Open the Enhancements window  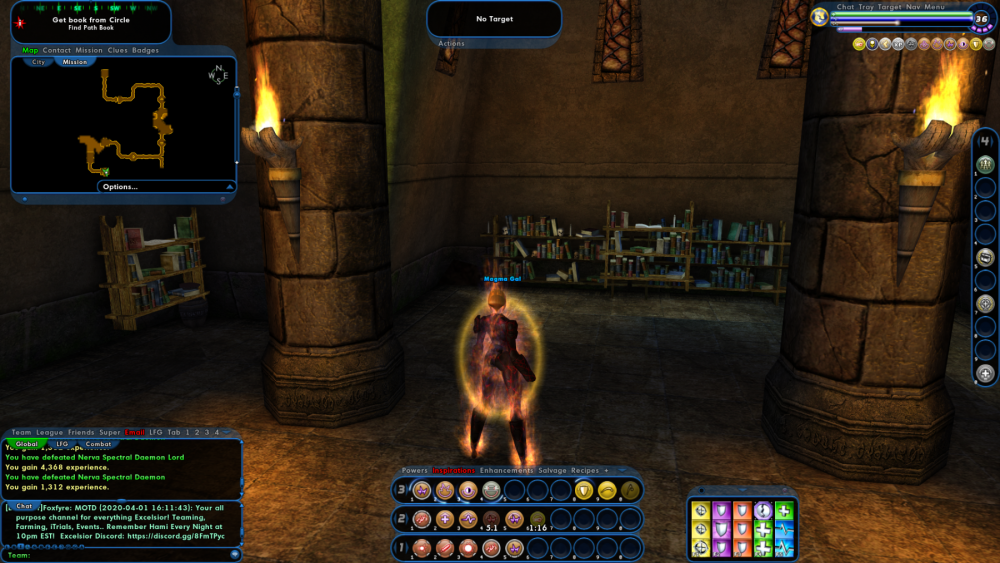[506, 470]
